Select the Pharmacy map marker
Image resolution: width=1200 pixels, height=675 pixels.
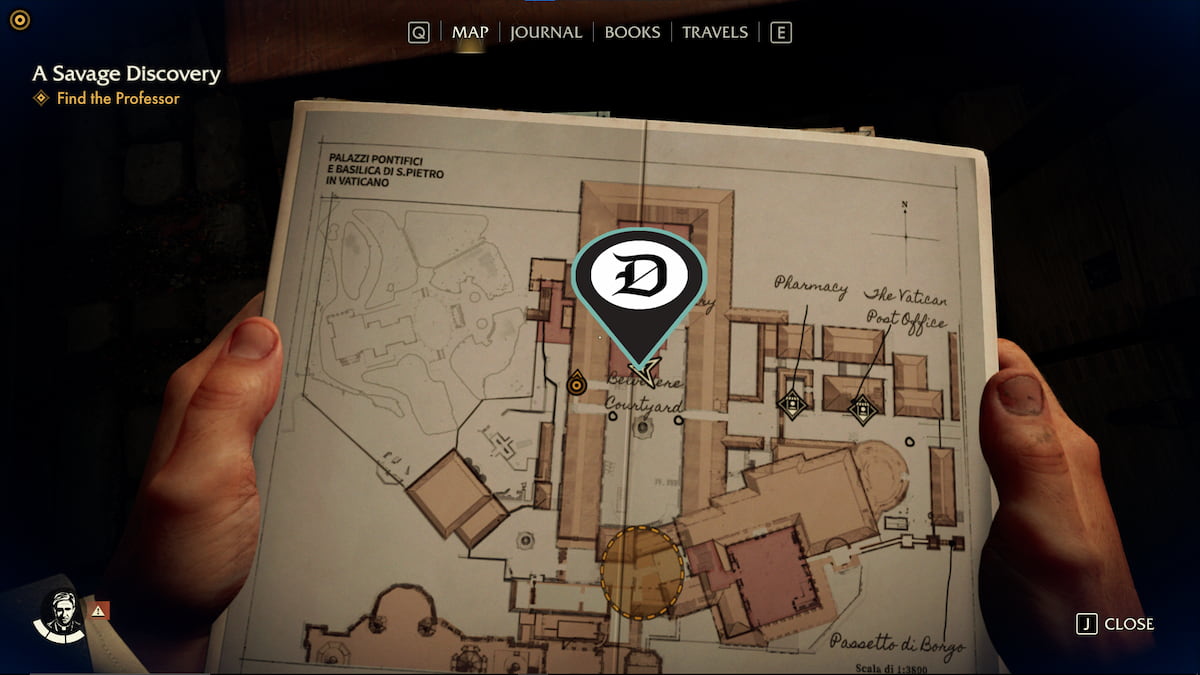point(792,404)
